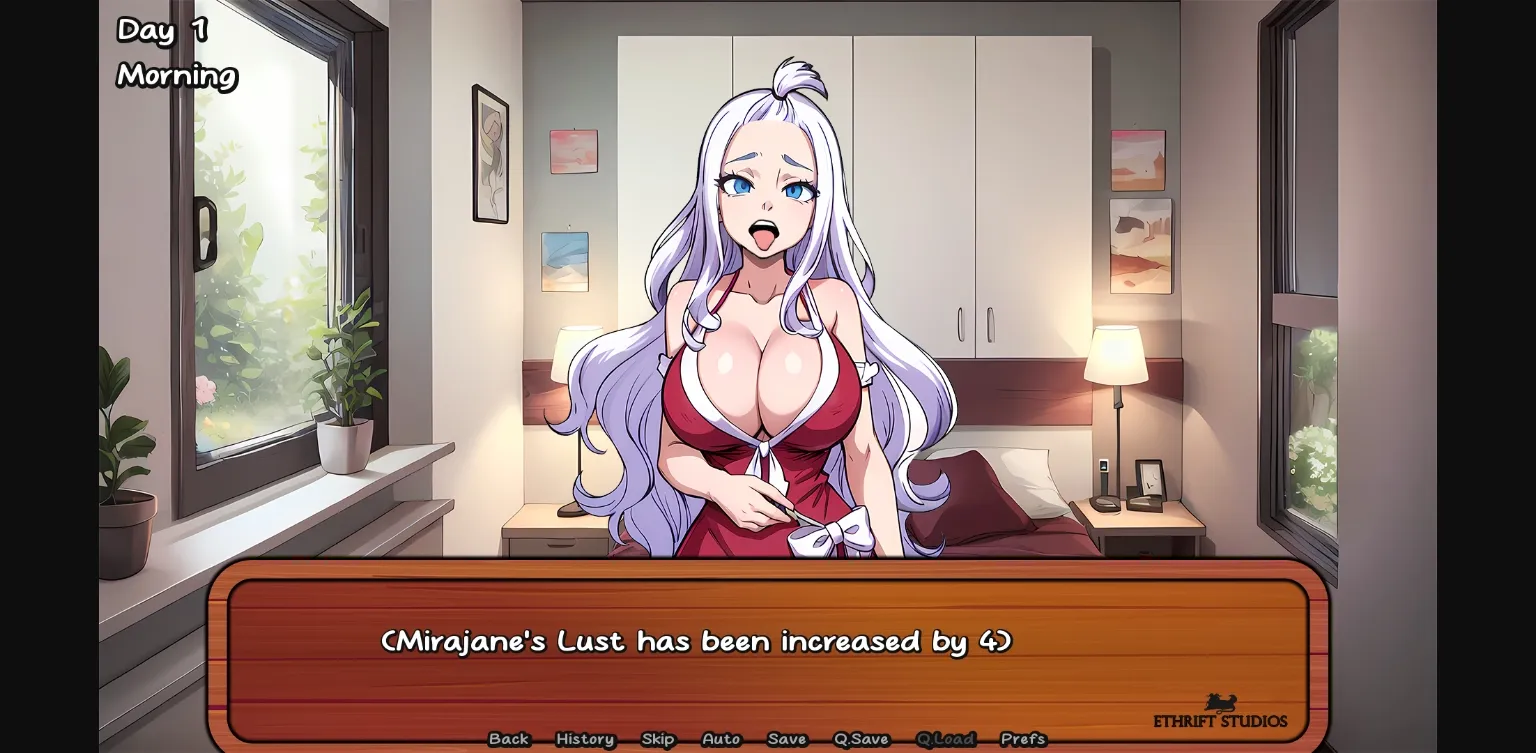Screen dimensions: 1536x753
Task: Click the Morning time label
Action: pos(177,75)
